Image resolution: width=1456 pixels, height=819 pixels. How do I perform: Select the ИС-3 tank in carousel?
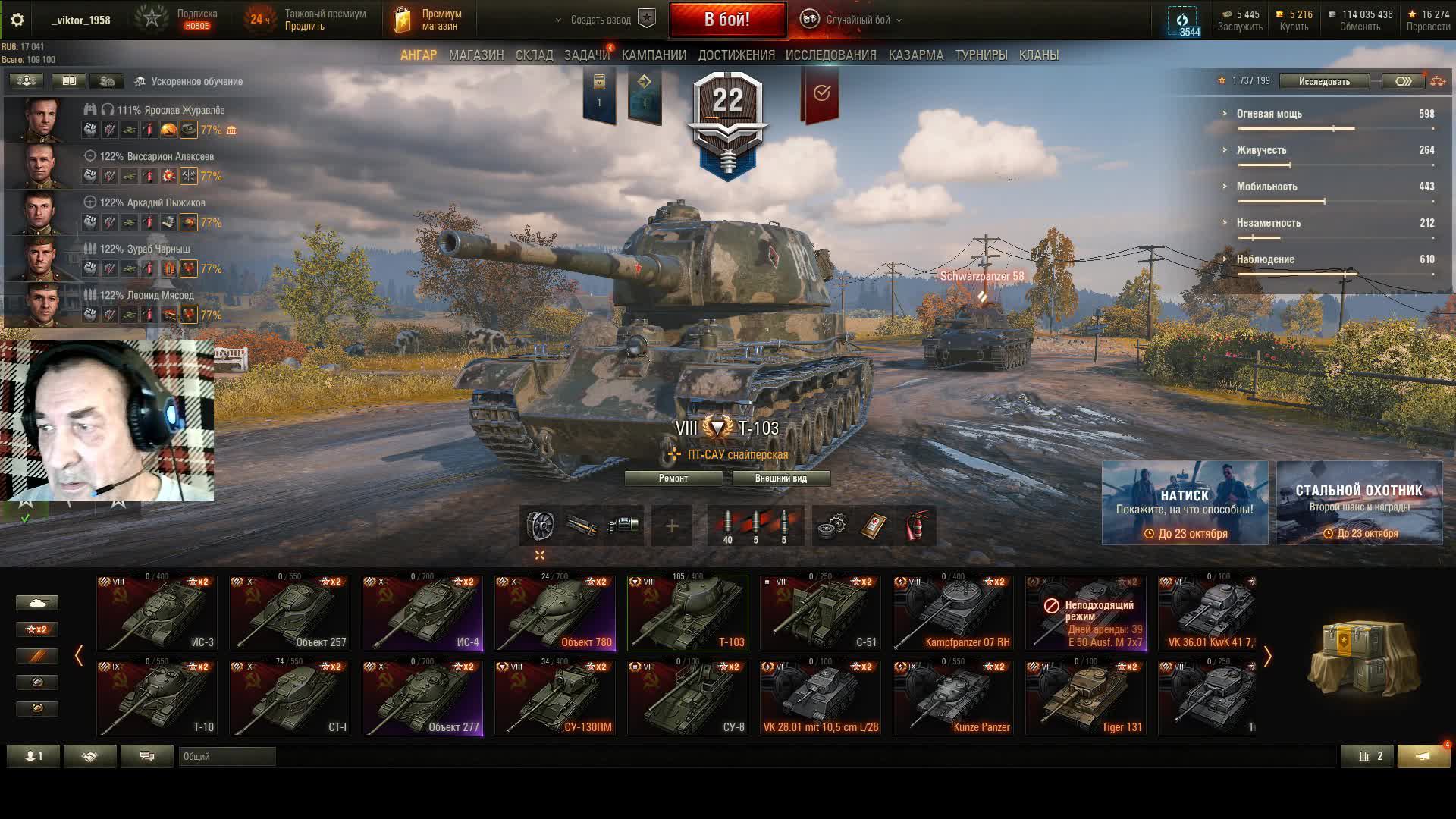tap(157, 613)
